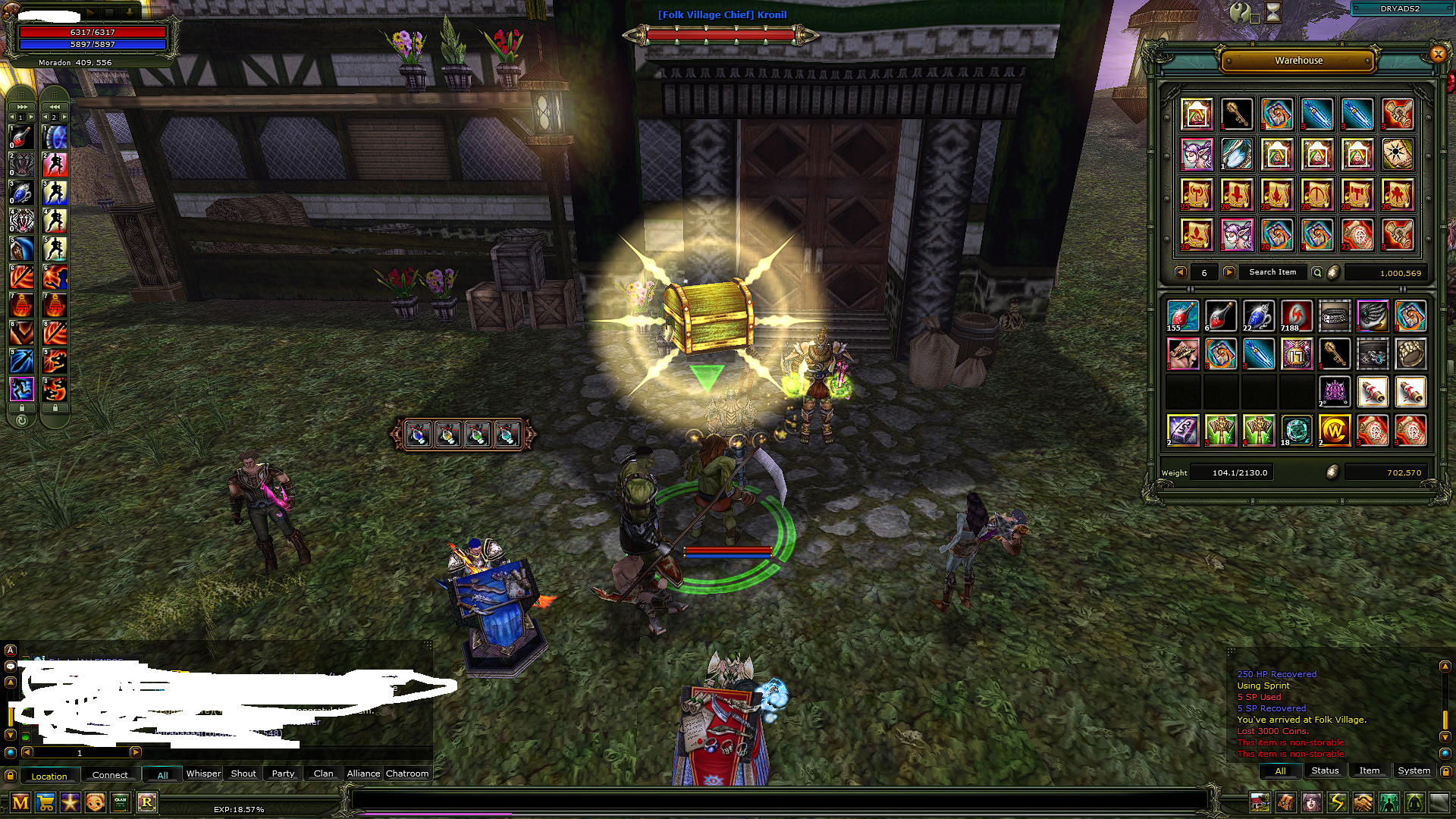1456x819 pixels.
Task: Select the red potion stack of 155
Action: (x=1182, y=315)
